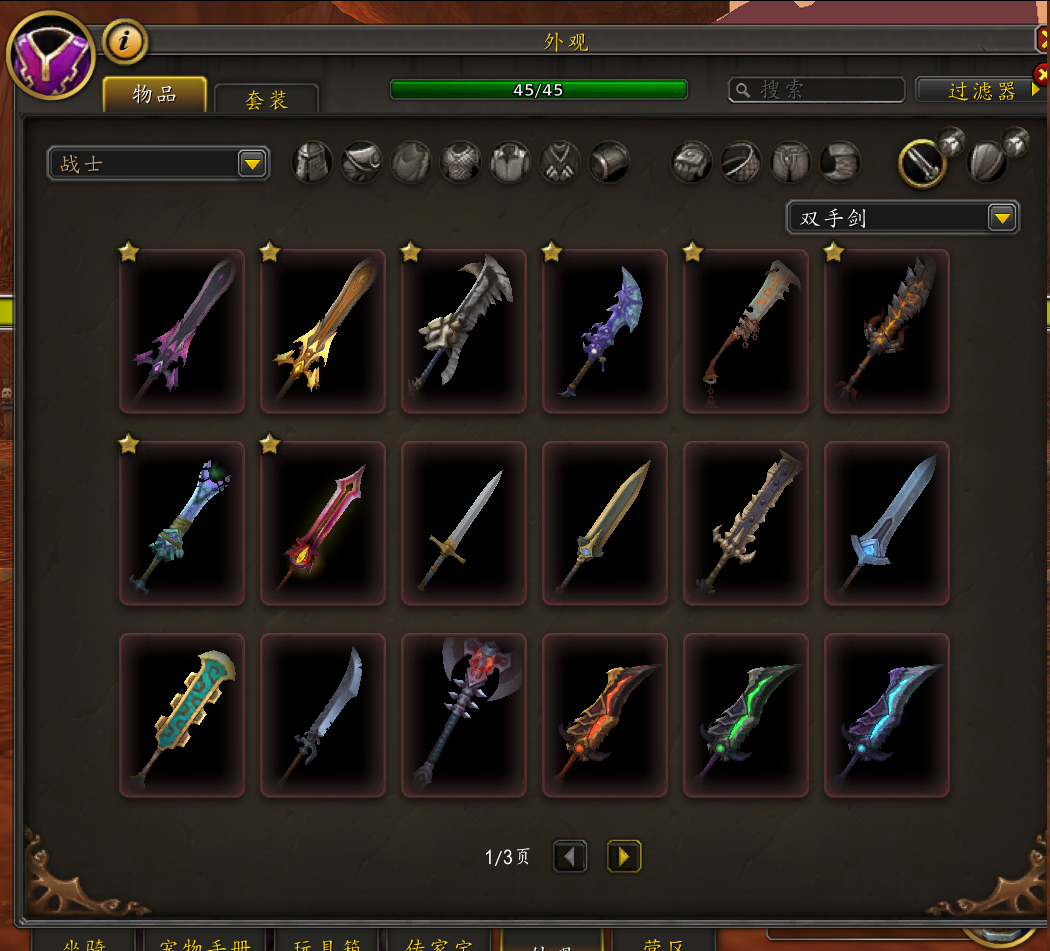Choose the main-hand weapon slot icon

922,163
